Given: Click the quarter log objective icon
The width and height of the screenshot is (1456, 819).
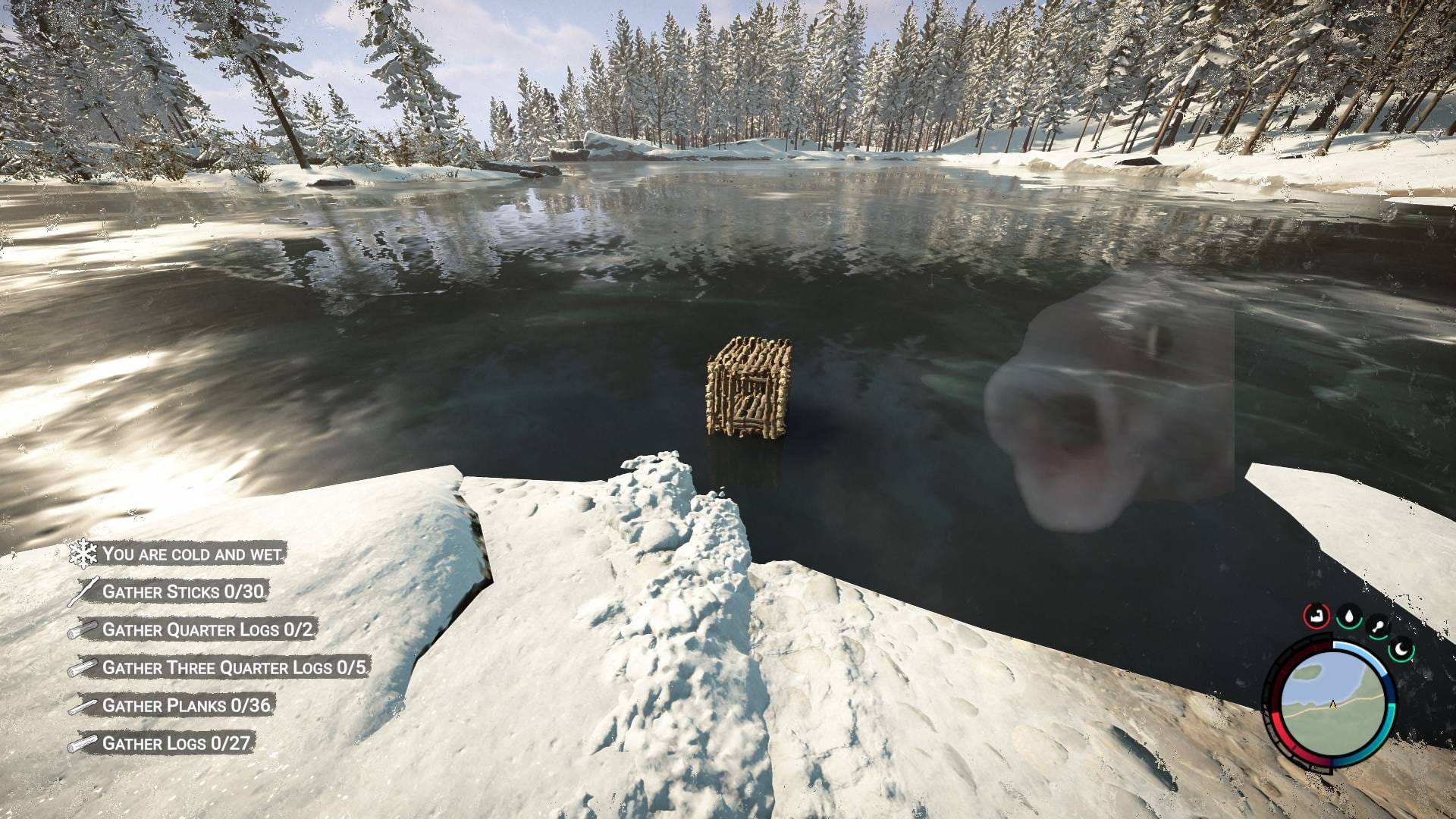Looking at the screenshot, I should click(x=85, y=627).
